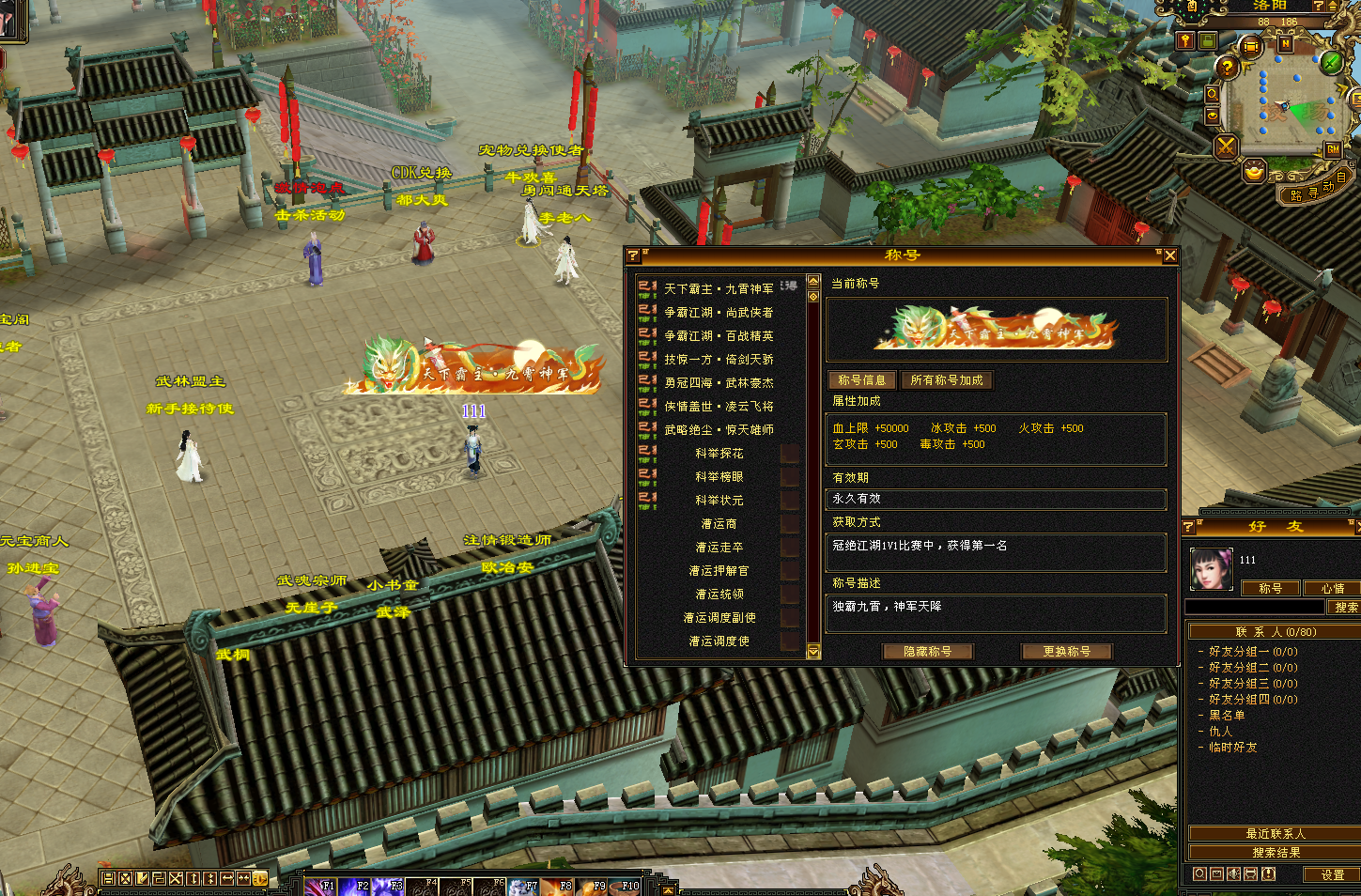The image size is (1361, 896).
Task: Select the 漕运统领 title entry
Action: [x=719, y=595]
